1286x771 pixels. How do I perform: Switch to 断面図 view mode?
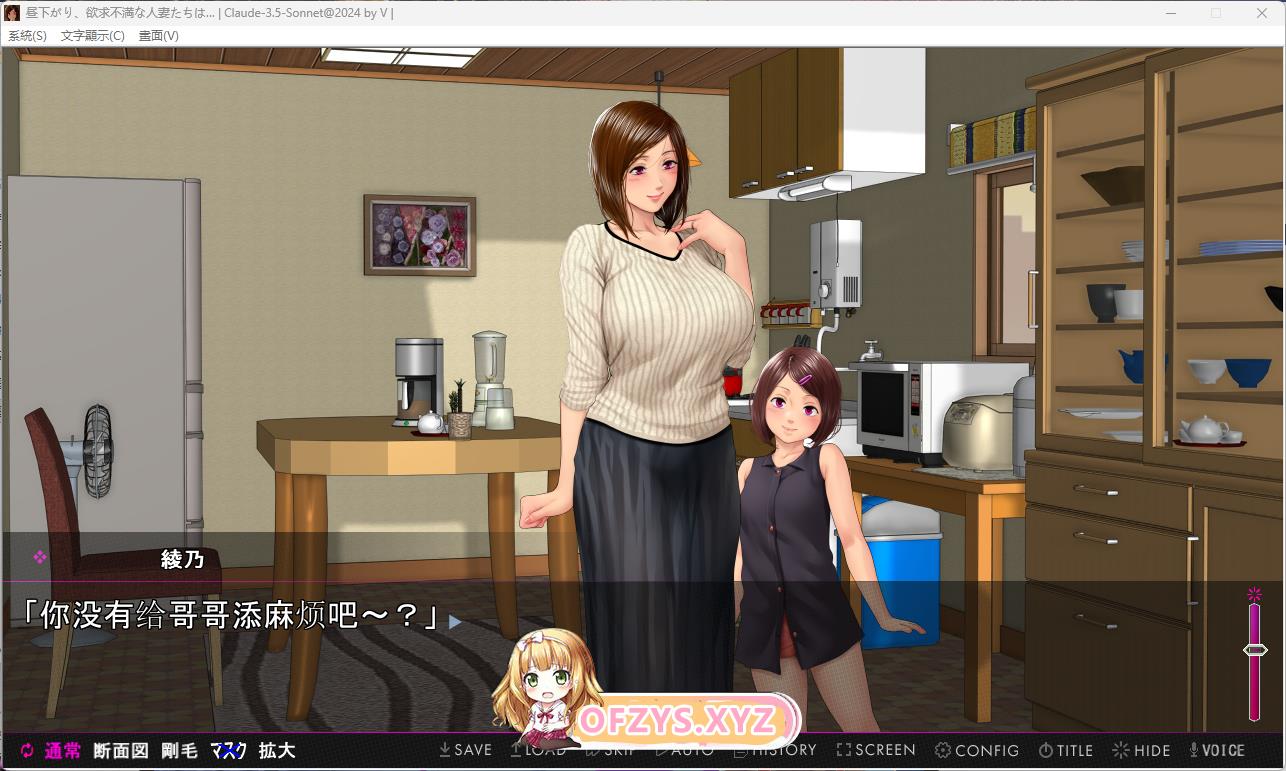tap(121, 751)
